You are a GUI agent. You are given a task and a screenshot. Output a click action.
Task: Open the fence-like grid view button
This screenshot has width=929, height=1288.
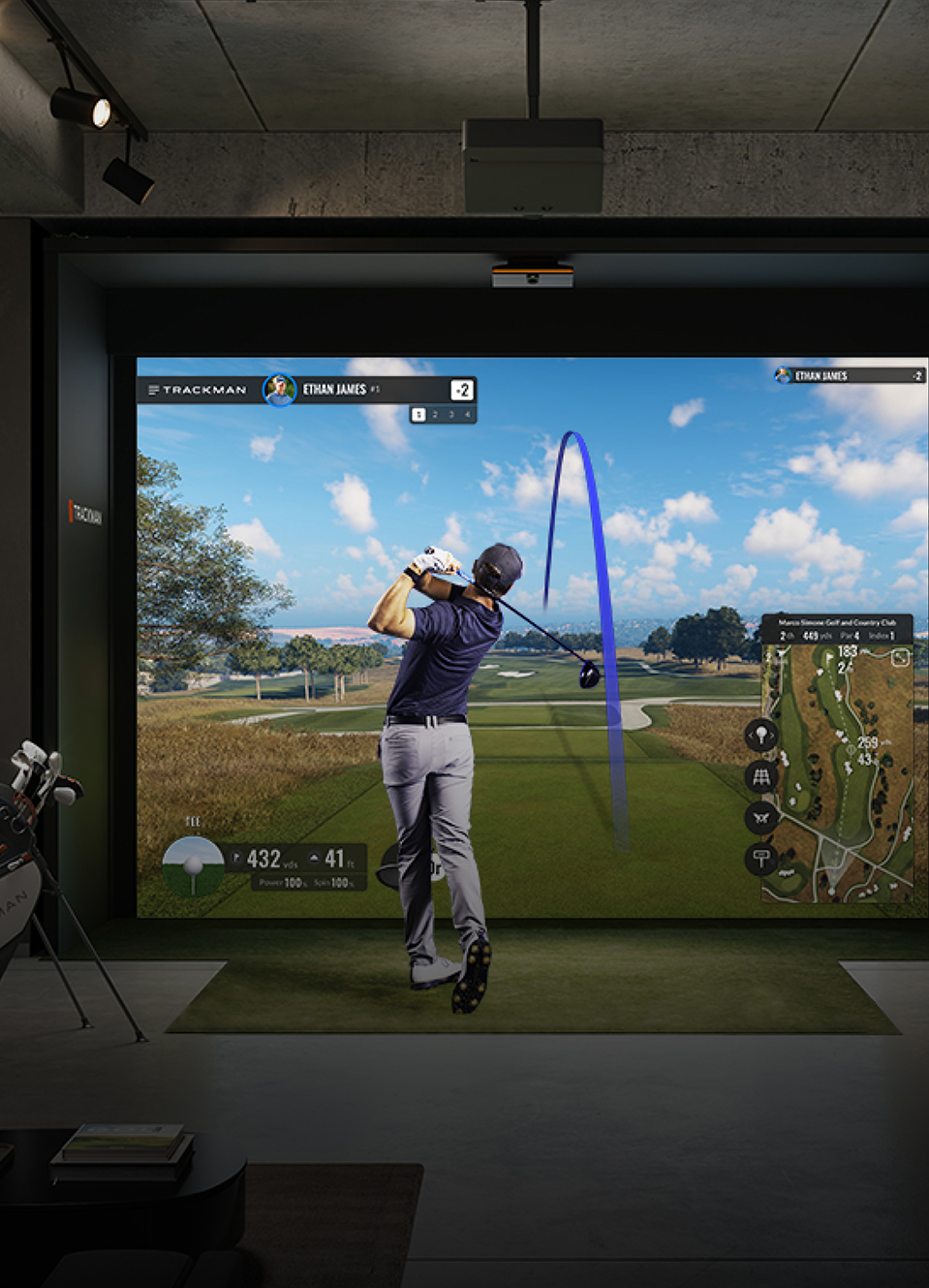pyautogui.click(x=761, y=776)
